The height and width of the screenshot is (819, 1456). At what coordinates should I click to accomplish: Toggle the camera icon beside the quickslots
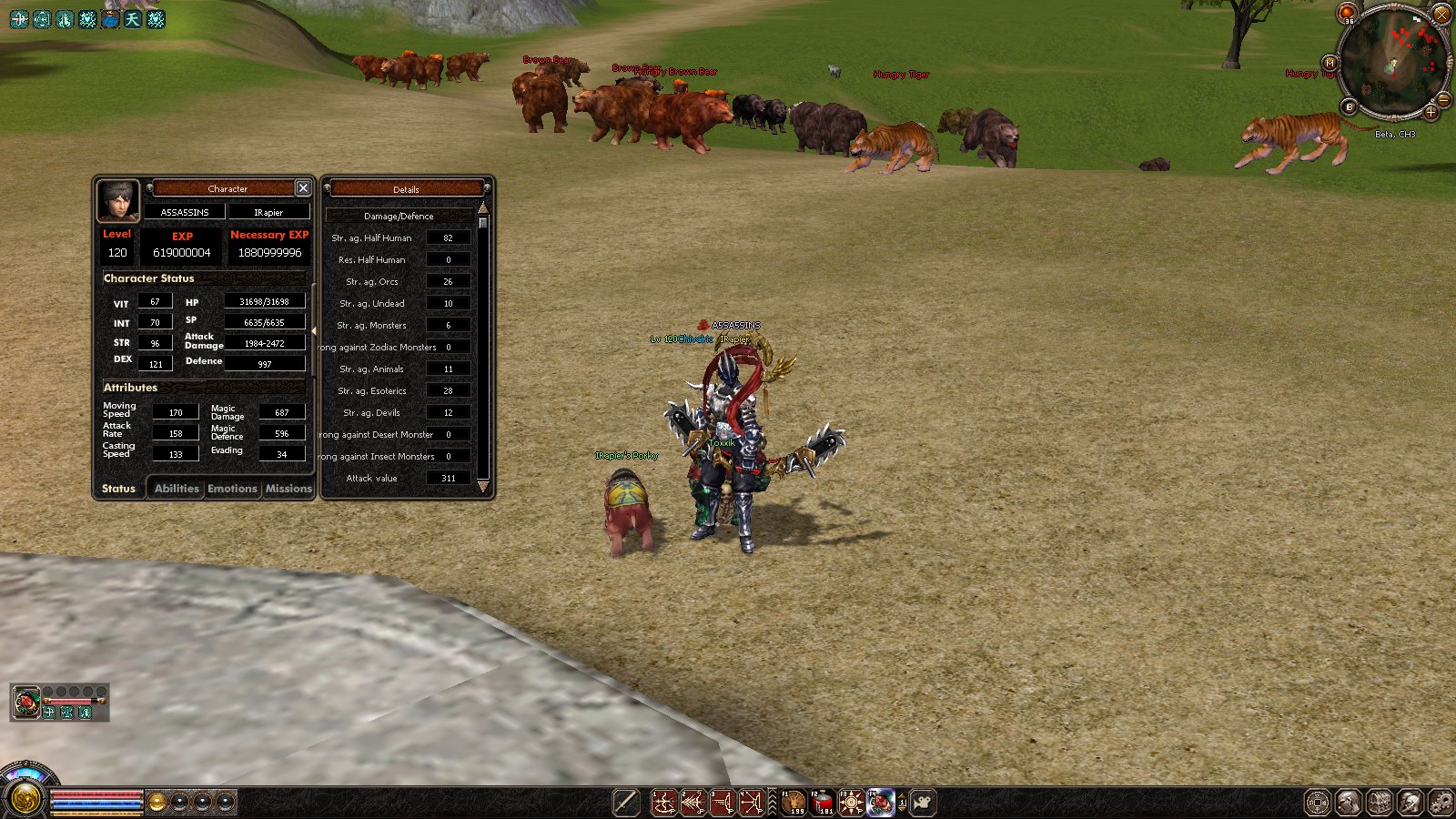click(923, 803)
